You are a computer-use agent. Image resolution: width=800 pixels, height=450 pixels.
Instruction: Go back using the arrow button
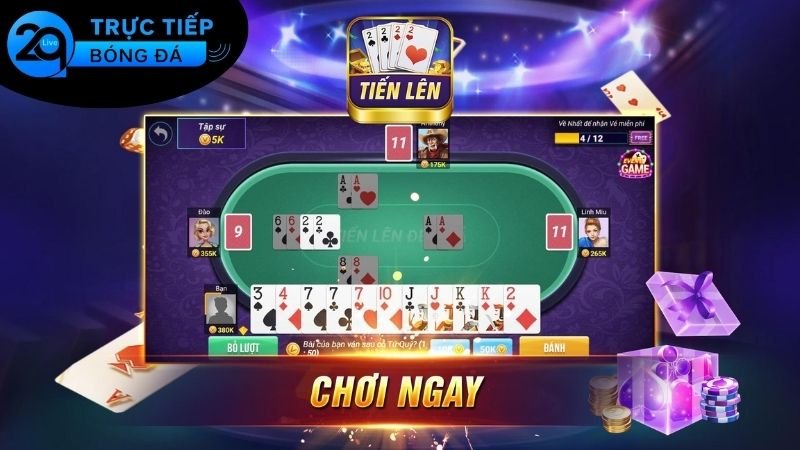pos(159,133)
